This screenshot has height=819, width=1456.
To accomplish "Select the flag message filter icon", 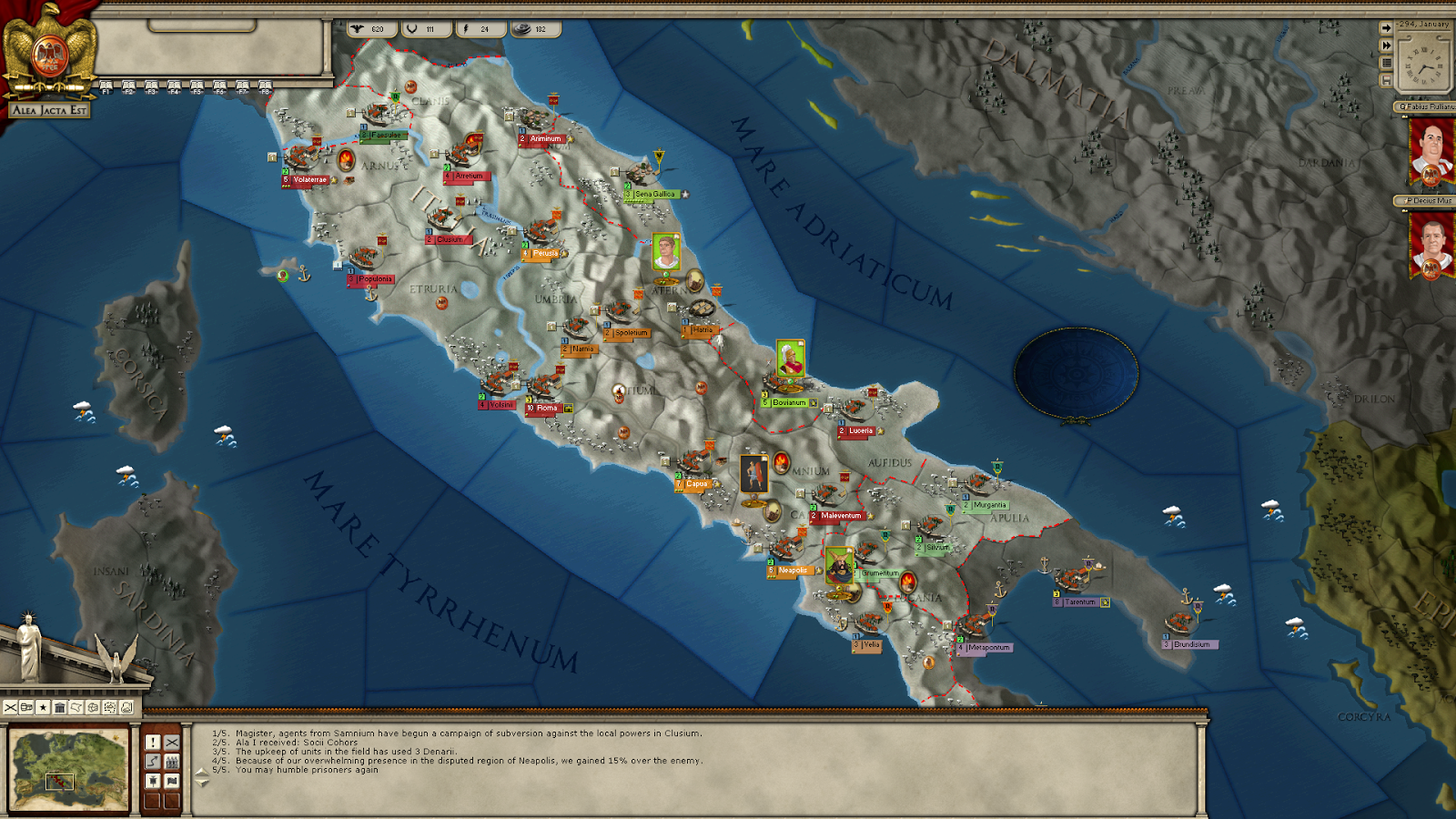I will [x=172, y=781].
